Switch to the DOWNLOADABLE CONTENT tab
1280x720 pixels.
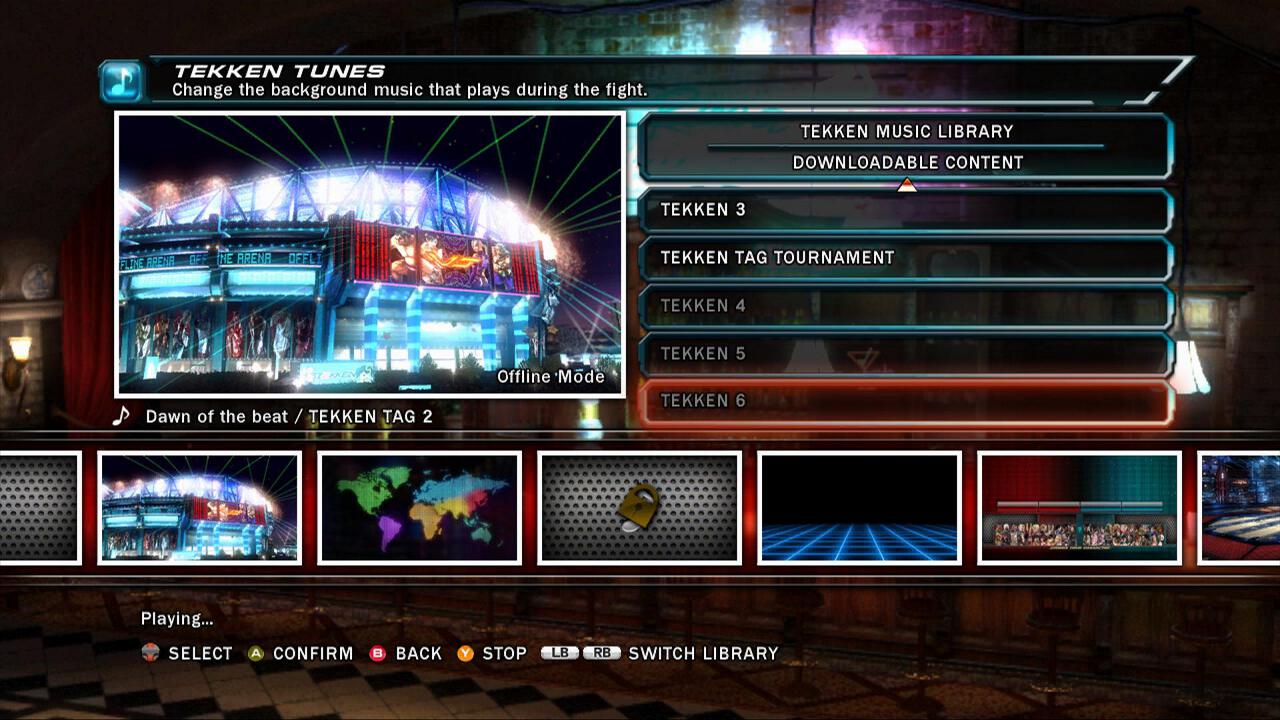click(x=907, y=161)
